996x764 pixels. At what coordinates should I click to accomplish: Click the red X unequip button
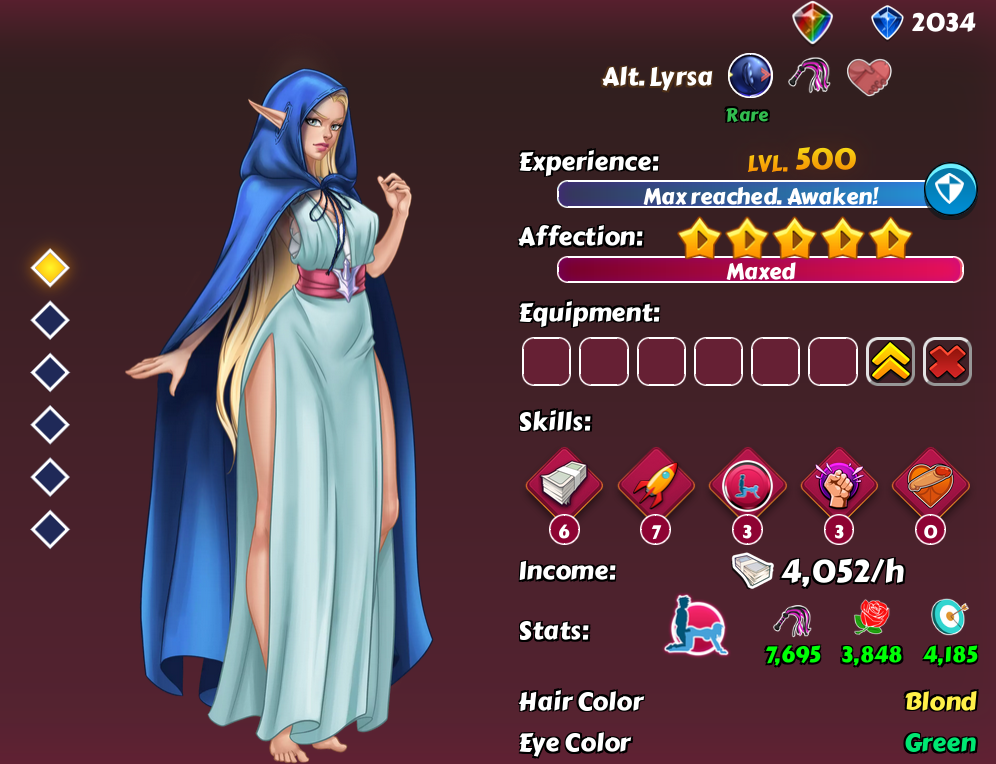(947, 361)
